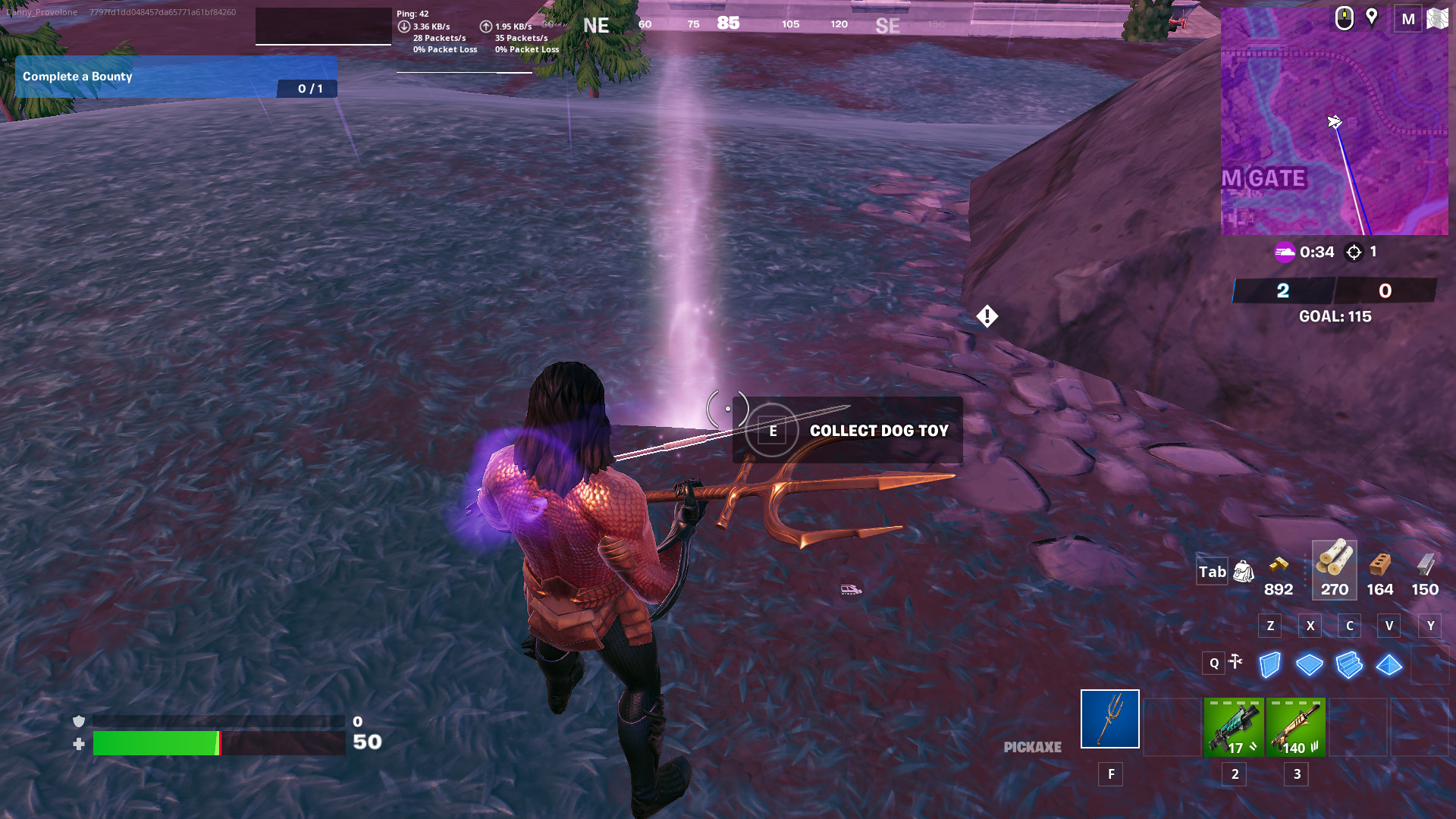This screenshot has width=1456, height=819.
Task: Select the wall building piece
Action: pos(1270,665)
